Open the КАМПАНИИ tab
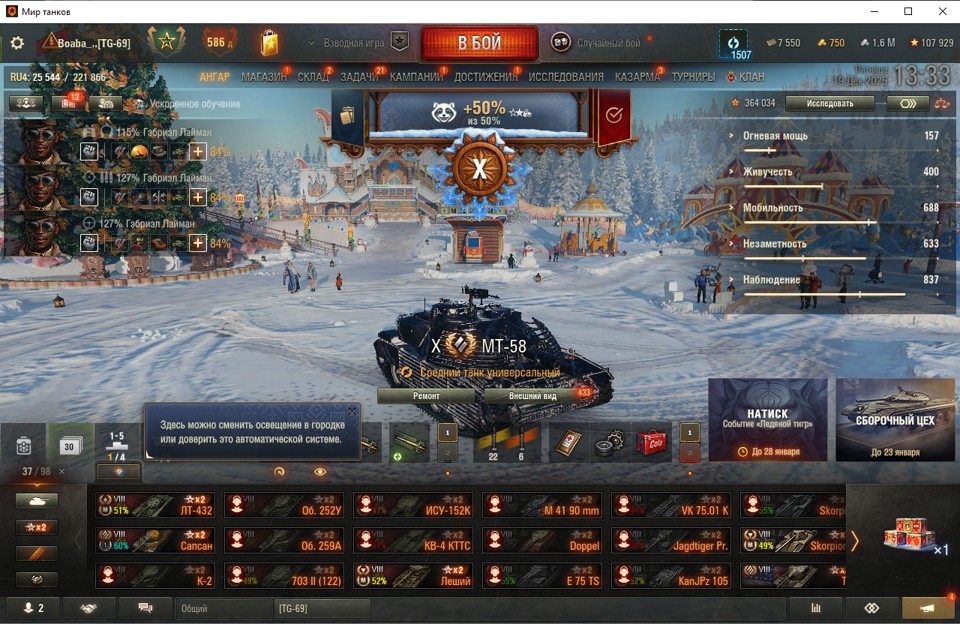The image size is (960, 624). [416, 77]
